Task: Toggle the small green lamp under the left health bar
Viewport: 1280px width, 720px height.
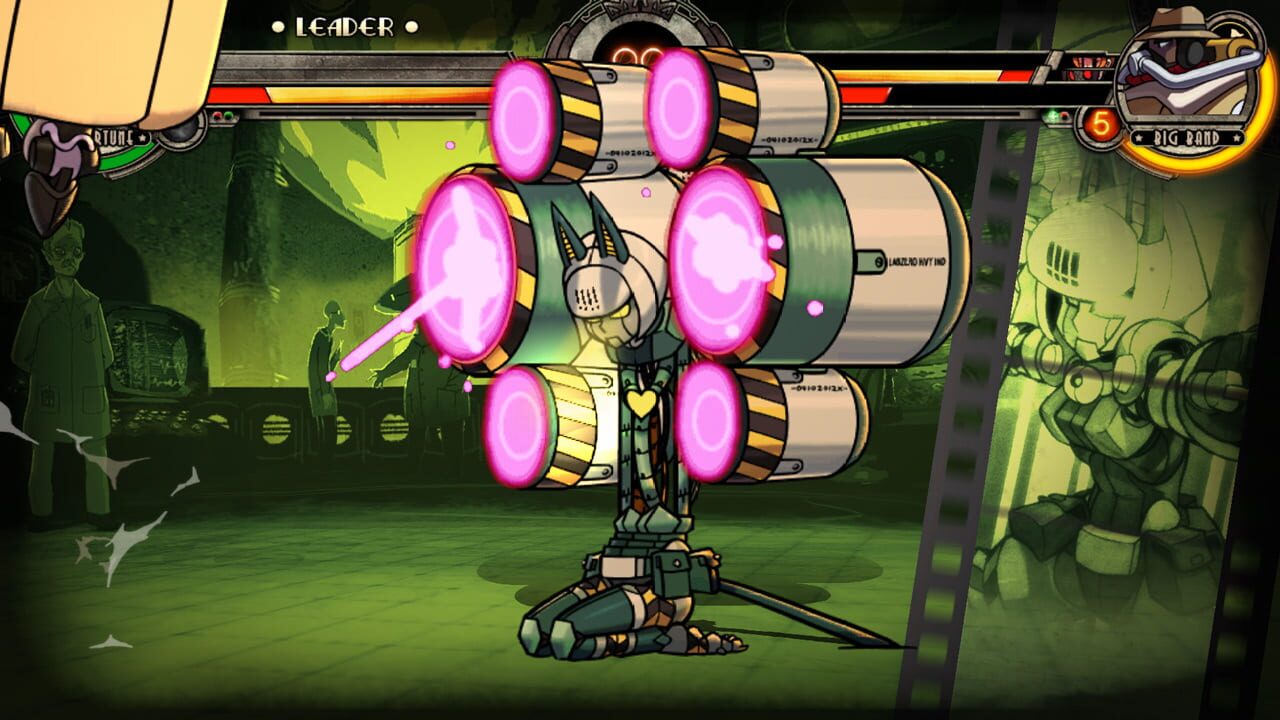Action: (x=229, y=116)
